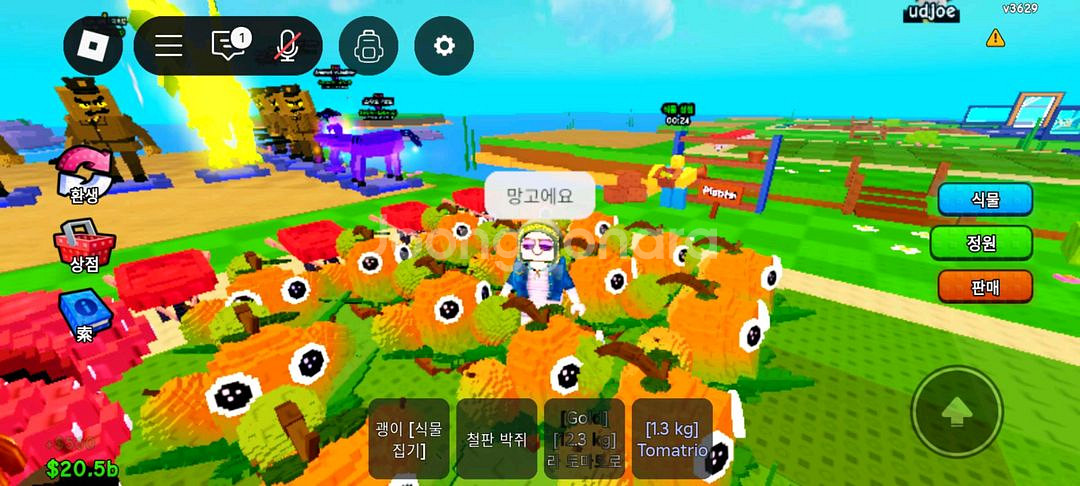
Task: Open the blue info book index
Action: coord(83,315)
